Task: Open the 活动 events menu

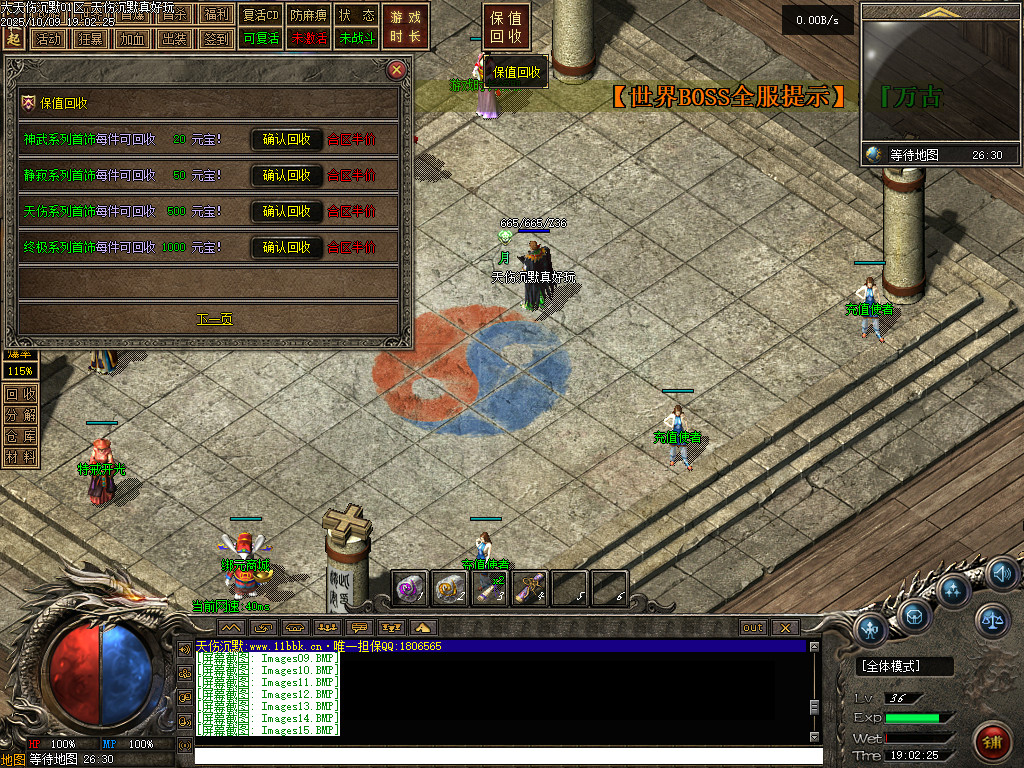Action: (x=47, y=39)
